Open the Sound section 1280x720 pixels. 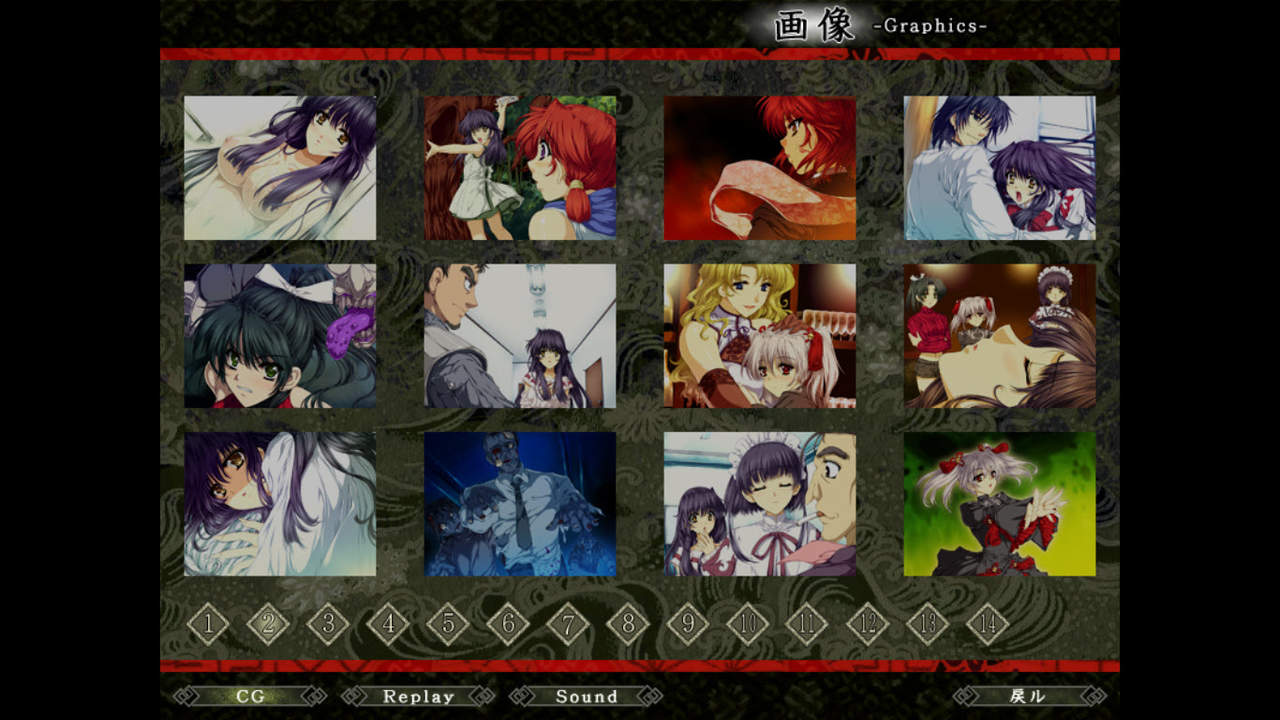coord(586,696)
